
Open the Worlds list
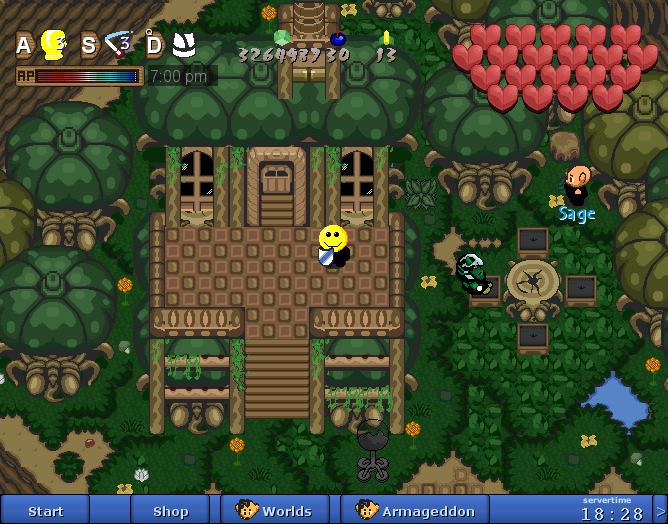click(x=276, y=510)
